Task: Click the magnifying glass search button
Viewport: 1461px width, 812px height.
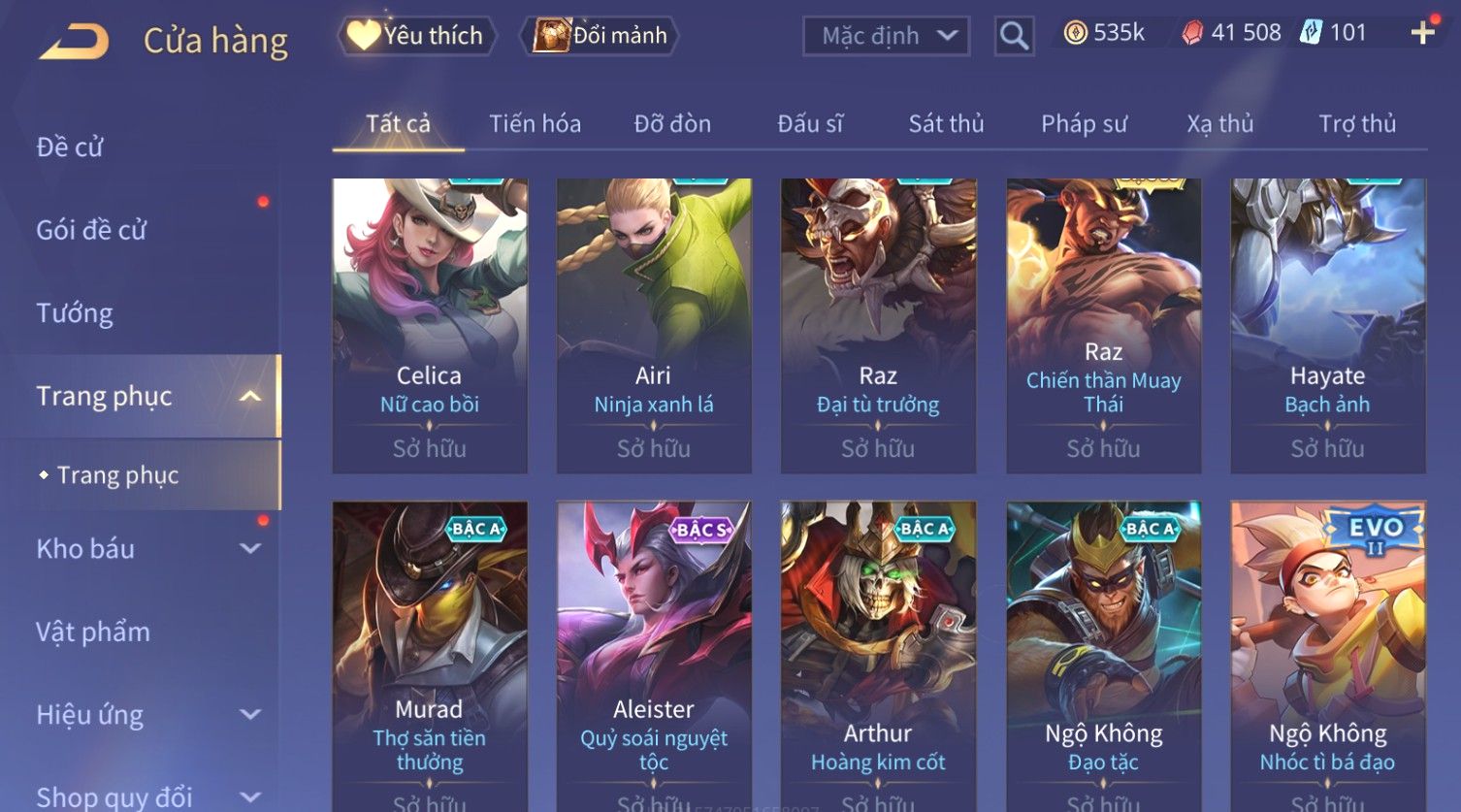Action: click(x=1014, y=36)
